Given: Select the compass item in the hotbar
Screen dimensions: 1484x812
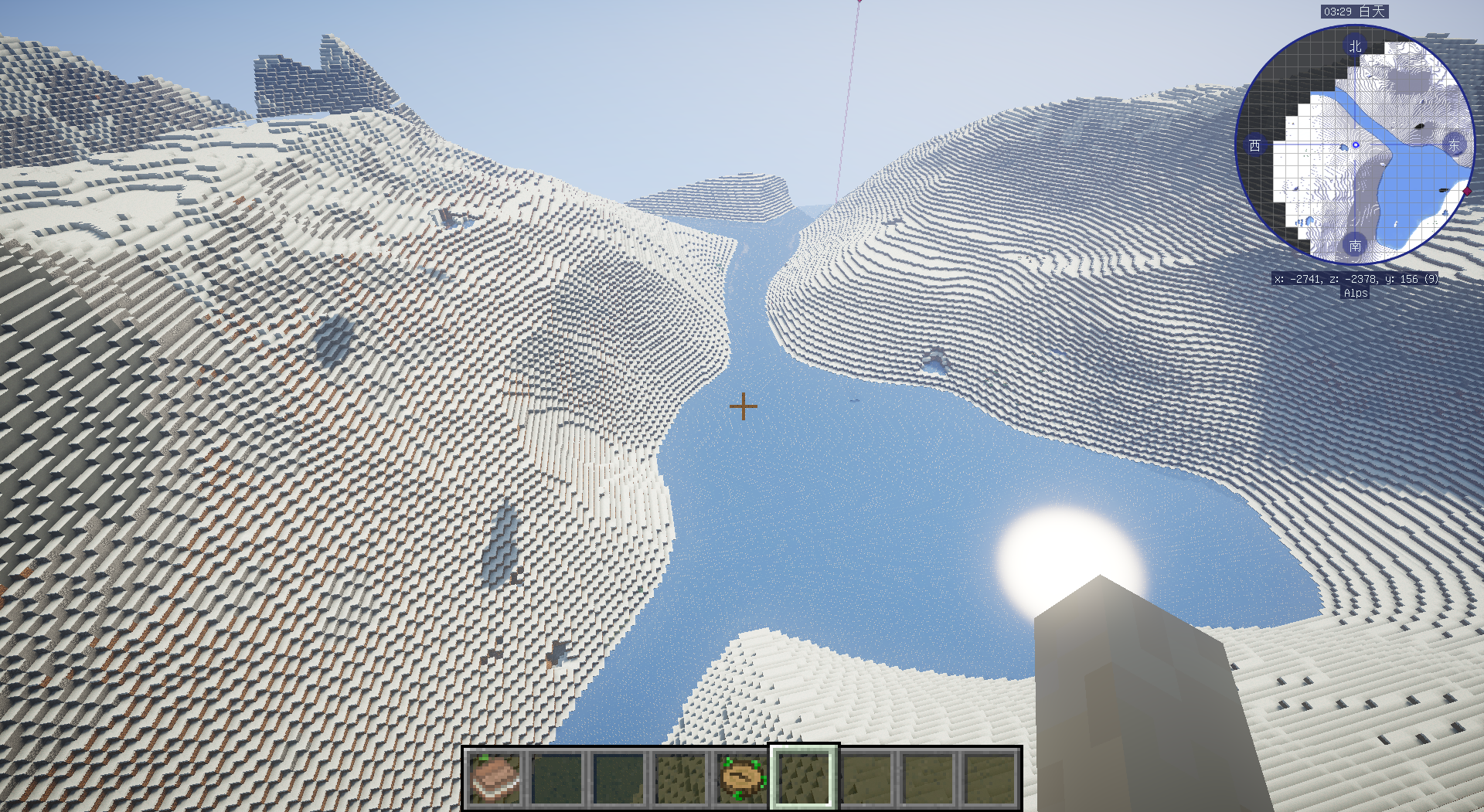Looking at the screenshot, I should (742, 778).
